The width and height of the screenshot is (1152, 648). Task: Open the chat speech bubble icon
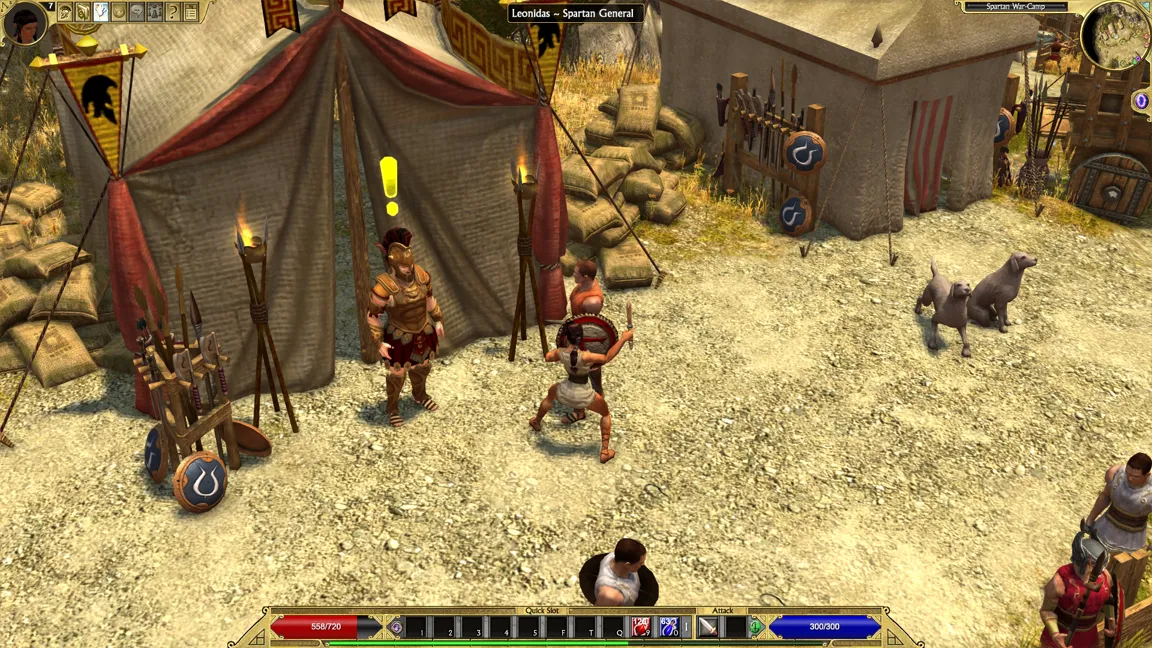coord(137,12)
